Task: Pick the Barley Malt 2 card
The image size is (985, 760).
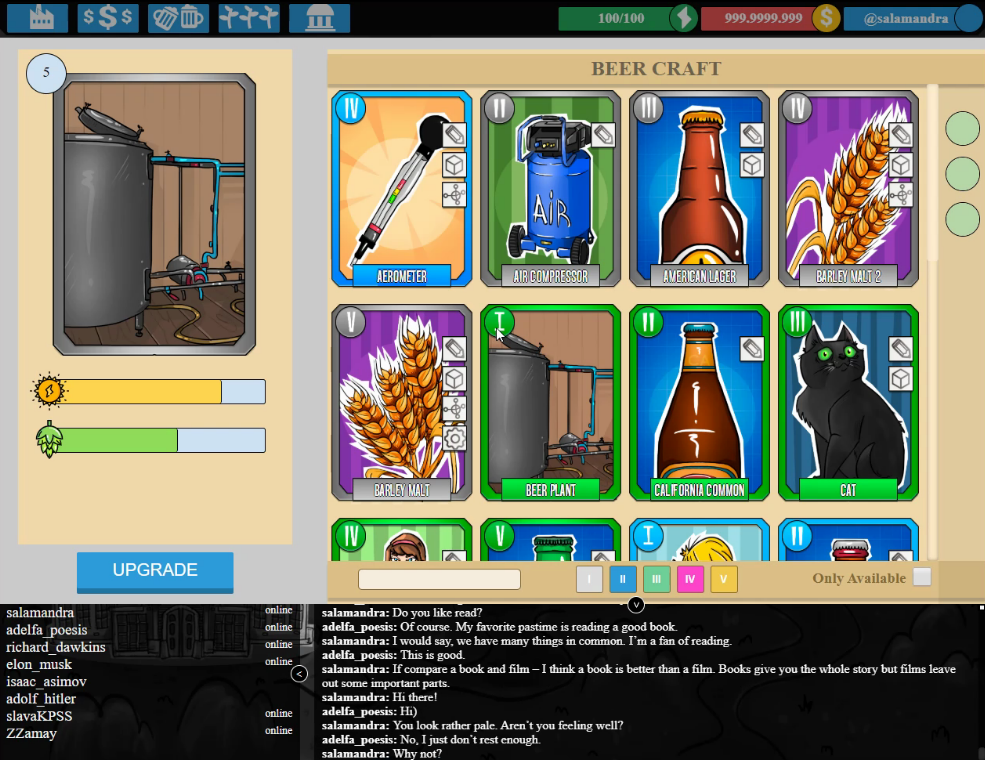Action: 848,189
